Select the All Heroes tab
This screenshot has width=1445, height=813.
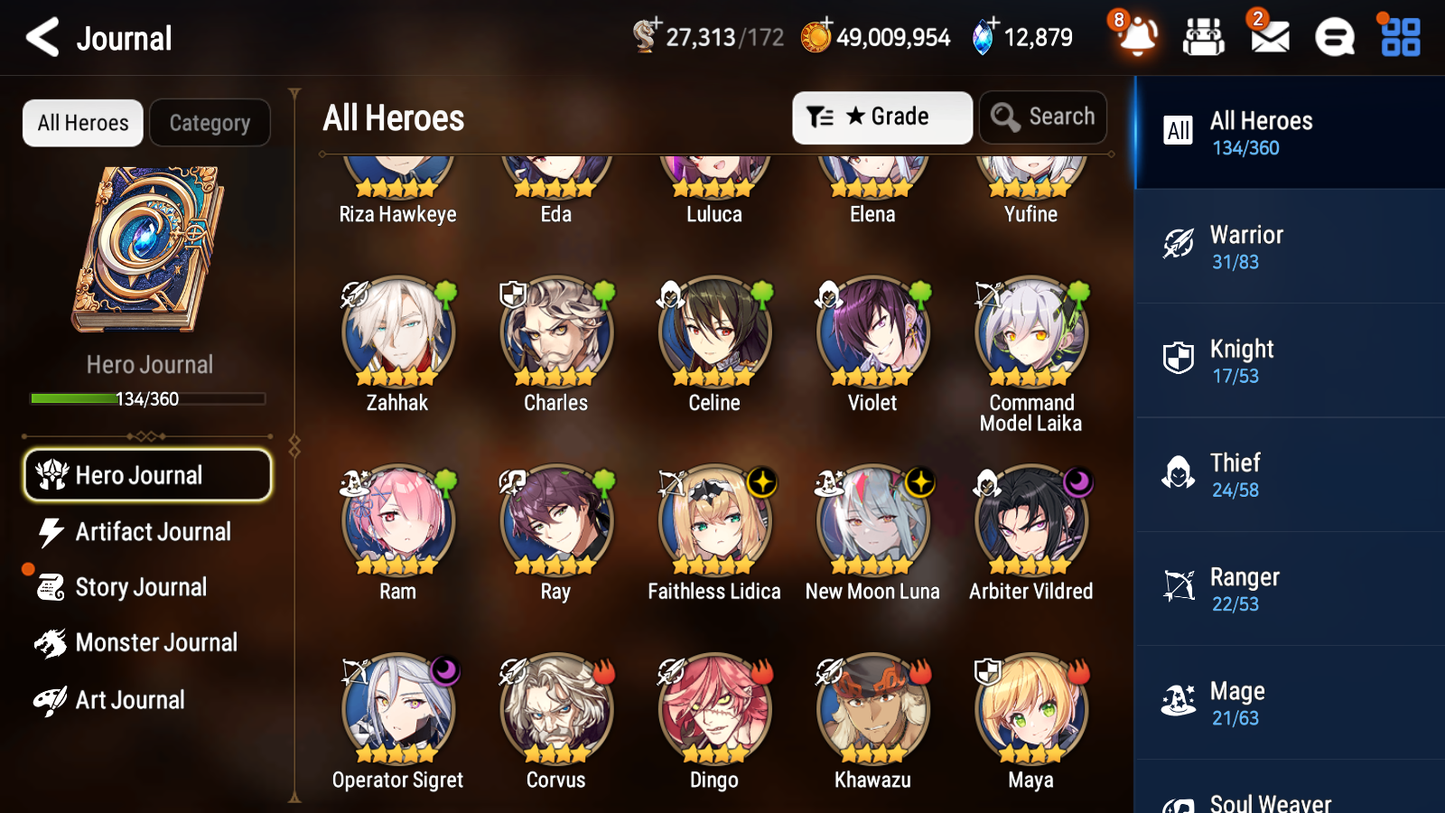(x=82, y=122)
